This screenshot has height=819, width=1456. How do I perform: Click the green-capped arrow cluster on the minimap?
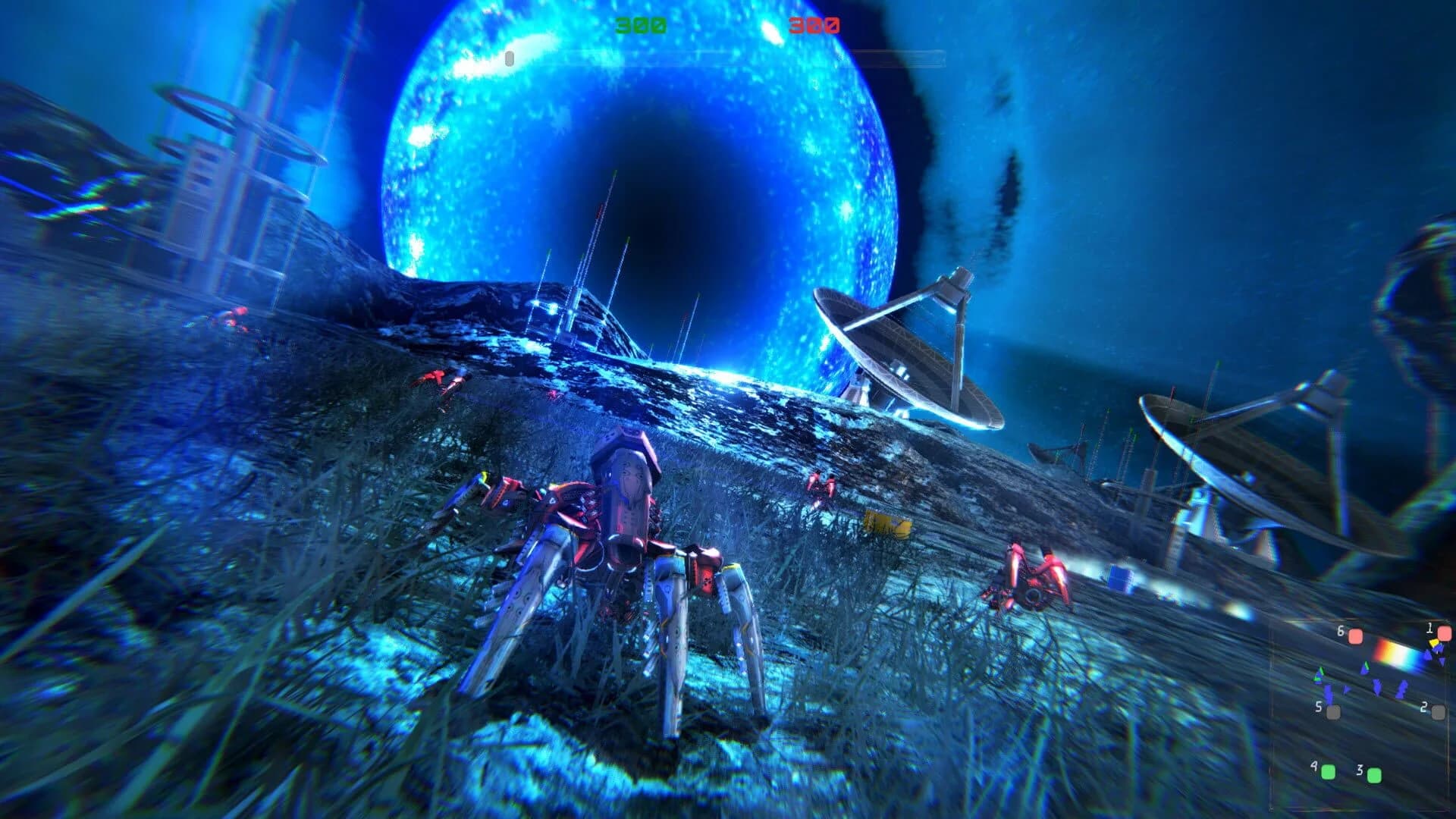coord(1319,673)
